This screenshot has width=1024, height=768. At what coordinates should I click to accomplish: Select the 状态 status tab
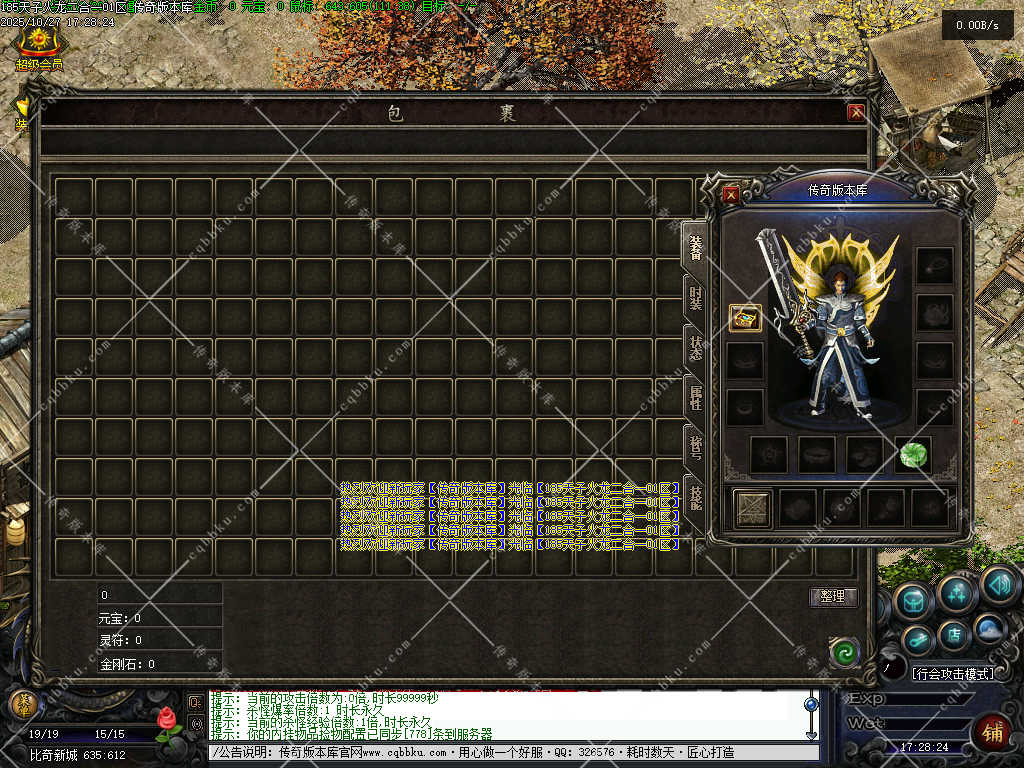(x=694, y=348)
